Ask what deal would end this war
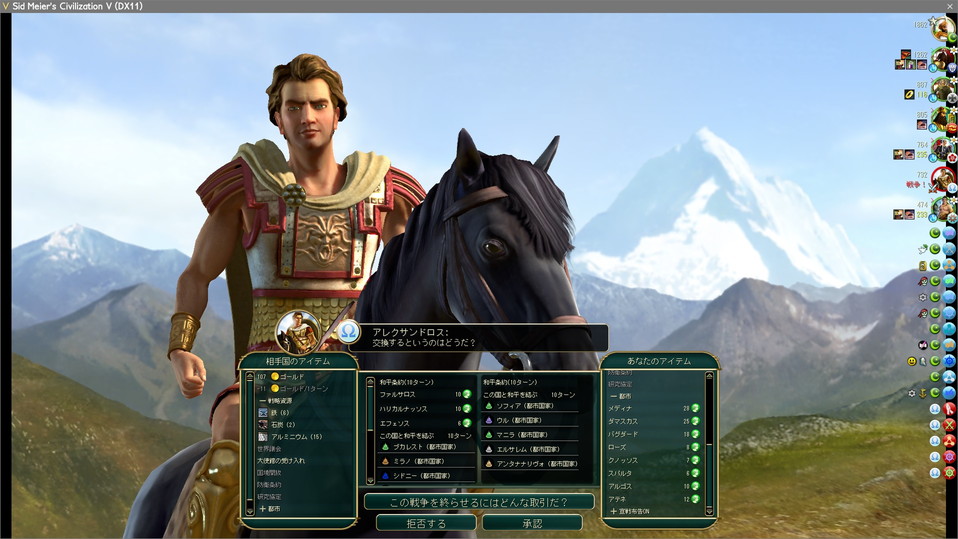Viewport: 958px width, 539px height. 478,501
